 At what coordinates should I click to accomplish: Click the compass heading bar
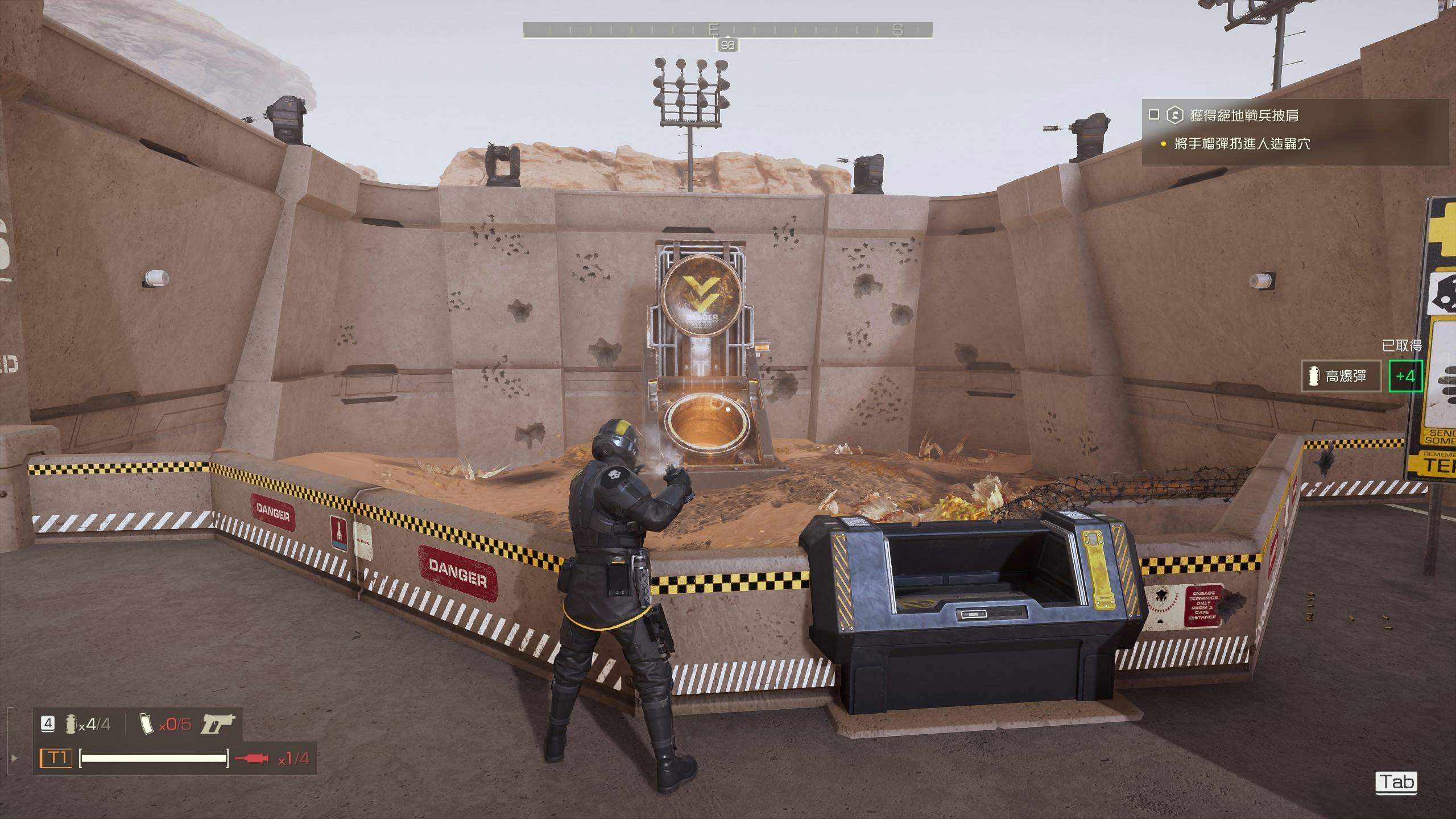(x=727, y=30)
